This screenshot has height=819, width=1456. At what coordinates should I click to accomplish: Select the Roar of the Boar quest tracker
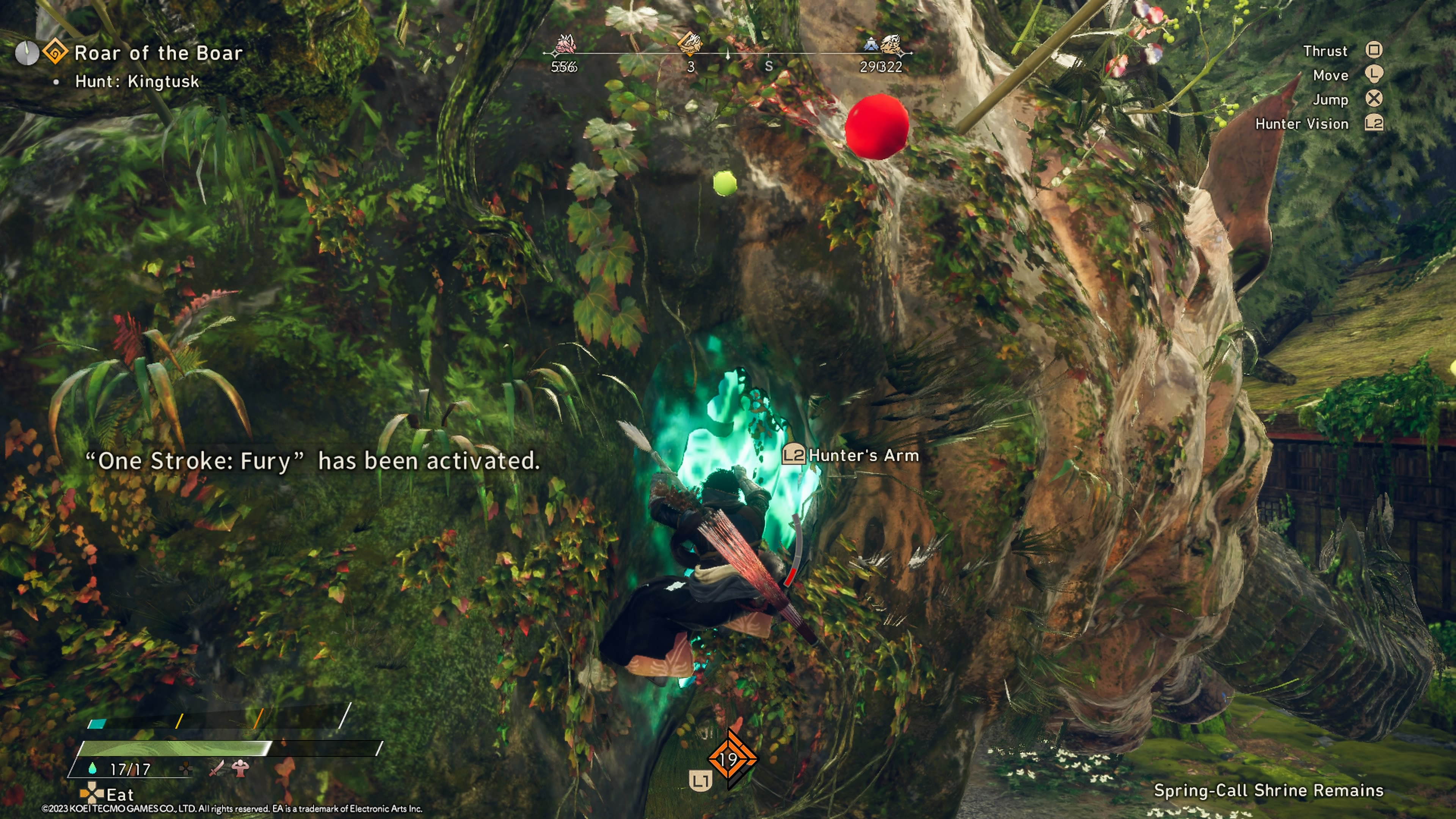click(x=158, y=53)
